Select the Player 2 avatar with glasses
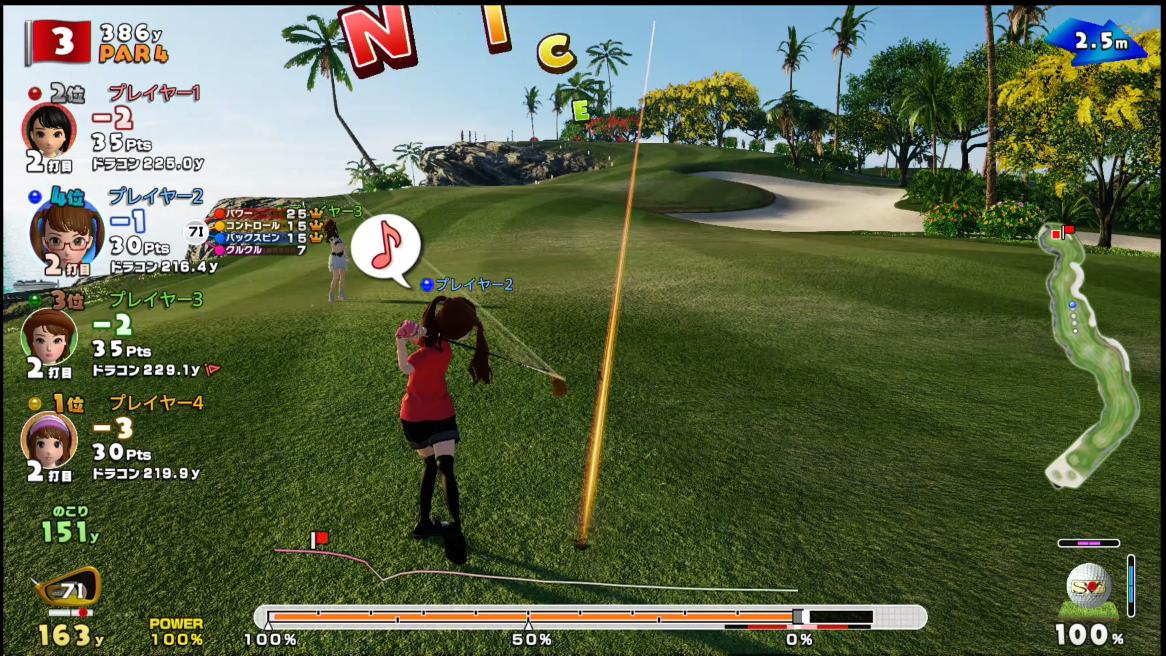The height and width of the screenshot is (656, 1166). (66, 231)
